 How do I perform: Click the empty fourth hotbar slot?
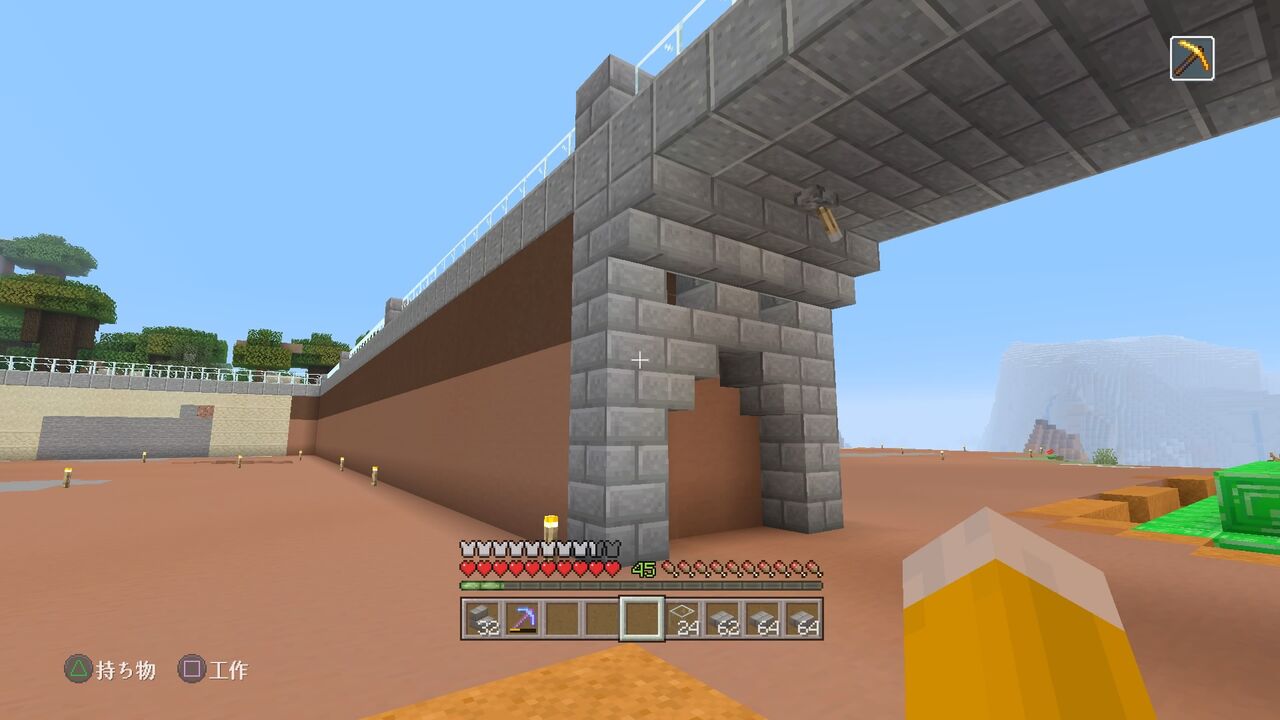pyautogui.click(x=602, y=620)
